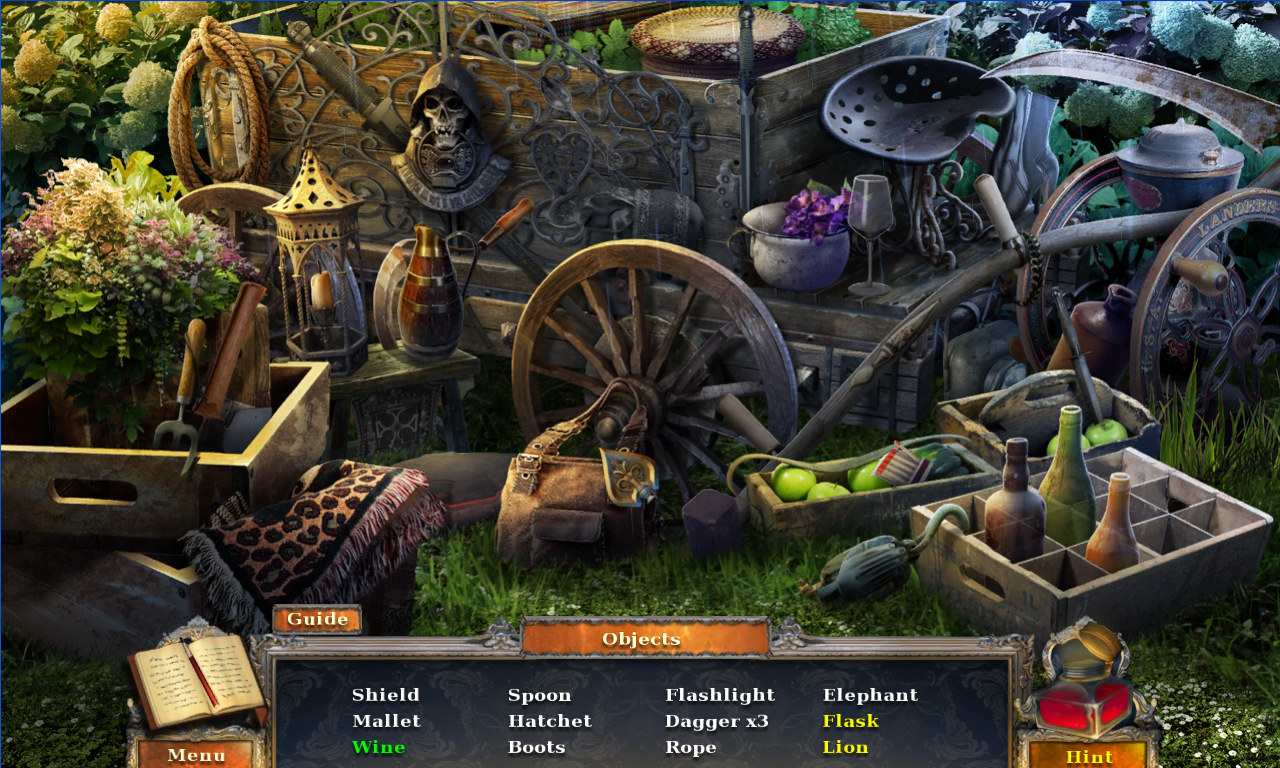Select 'Flask' in the objects list
This screenshot has height=768, width=1280.
[x=850, y=720]
